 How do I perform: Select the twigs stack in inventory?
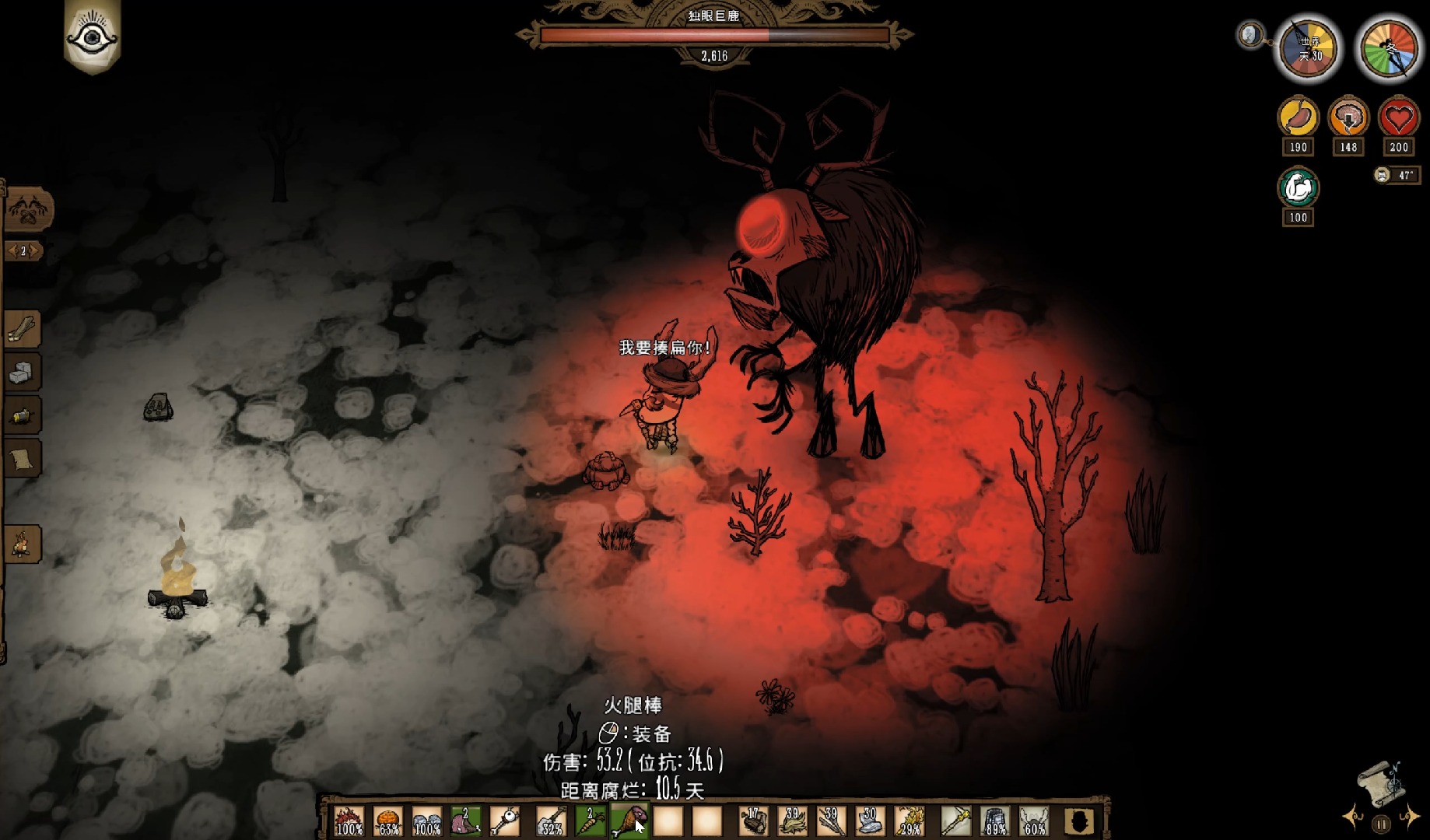tap(831, 821)
